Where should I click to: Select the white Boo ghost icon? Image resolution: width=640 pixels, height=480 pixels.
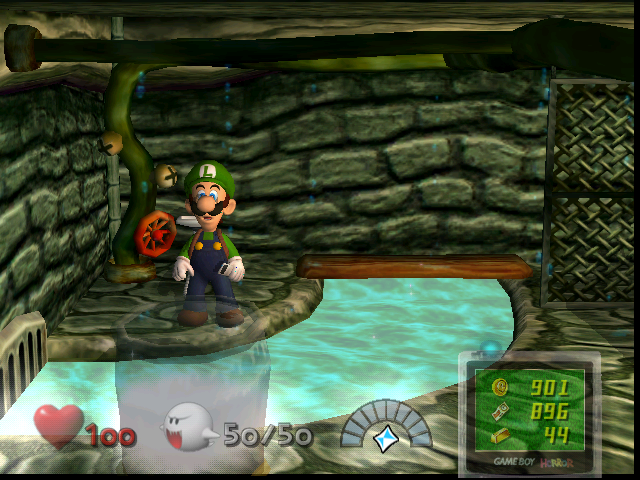tap(190, 428)
